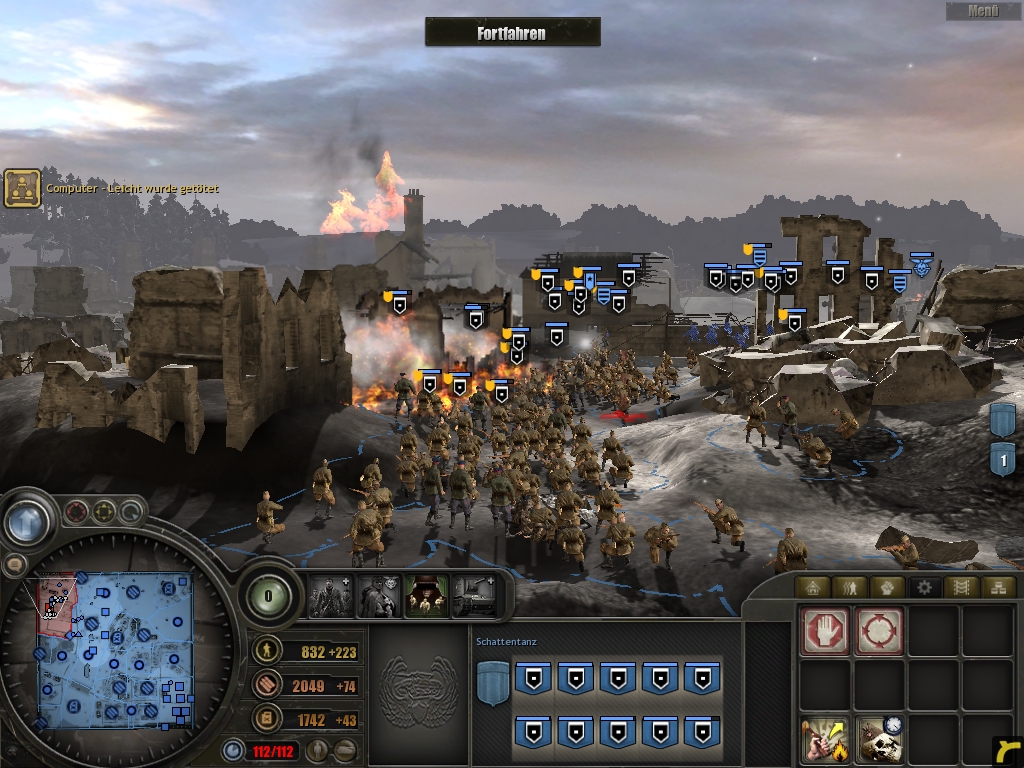Image resolution: width=1024 pixels, height=768 pixels.
Task: Open the house category tab
Action: click(813, 587)
